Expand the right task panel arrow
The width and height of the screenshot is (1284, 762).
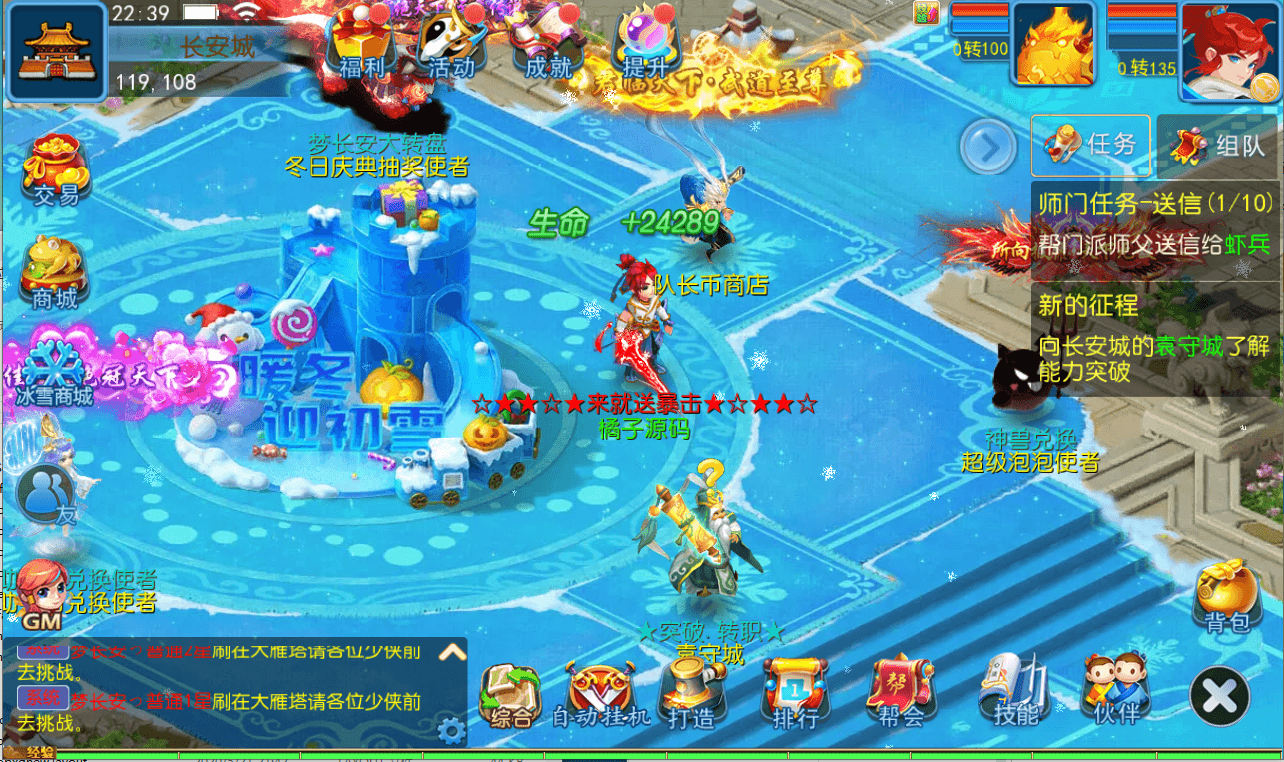[x=988, y=146]
